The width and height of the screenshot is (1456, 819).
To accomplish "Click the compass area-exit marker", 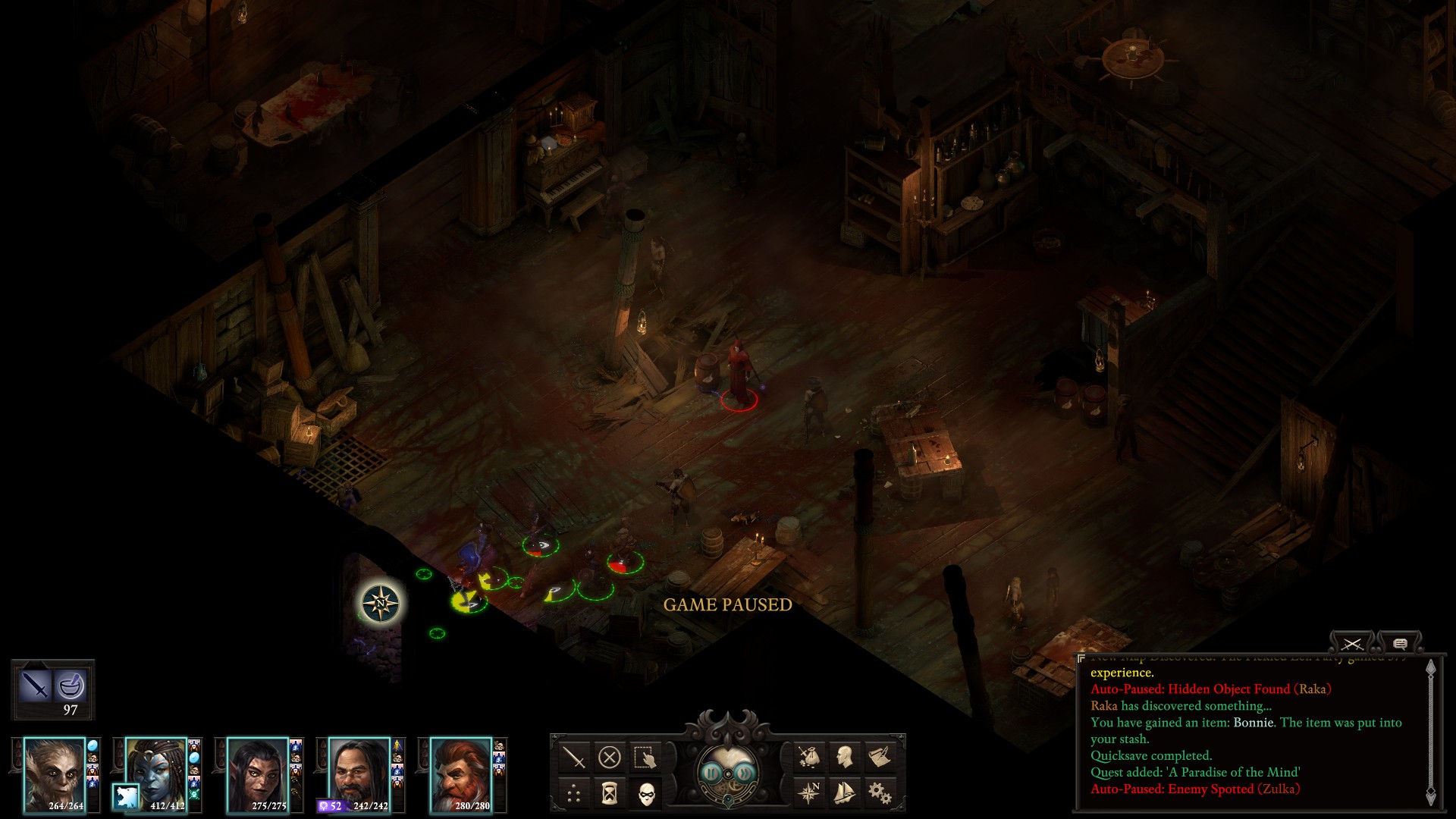I will click(381, 604).
